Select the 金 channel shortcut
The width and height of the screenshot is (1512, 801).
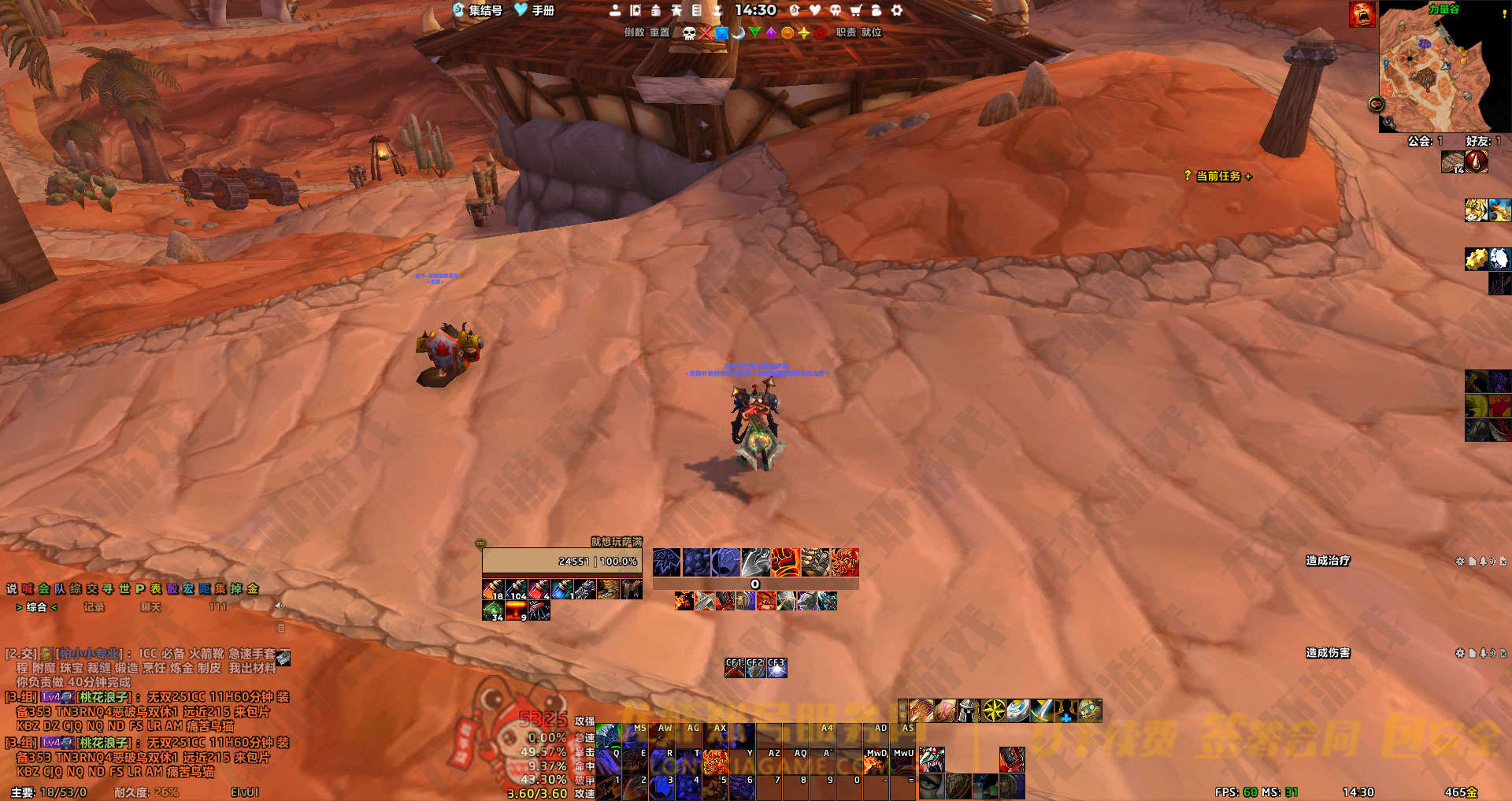click(x=253, y=588)
